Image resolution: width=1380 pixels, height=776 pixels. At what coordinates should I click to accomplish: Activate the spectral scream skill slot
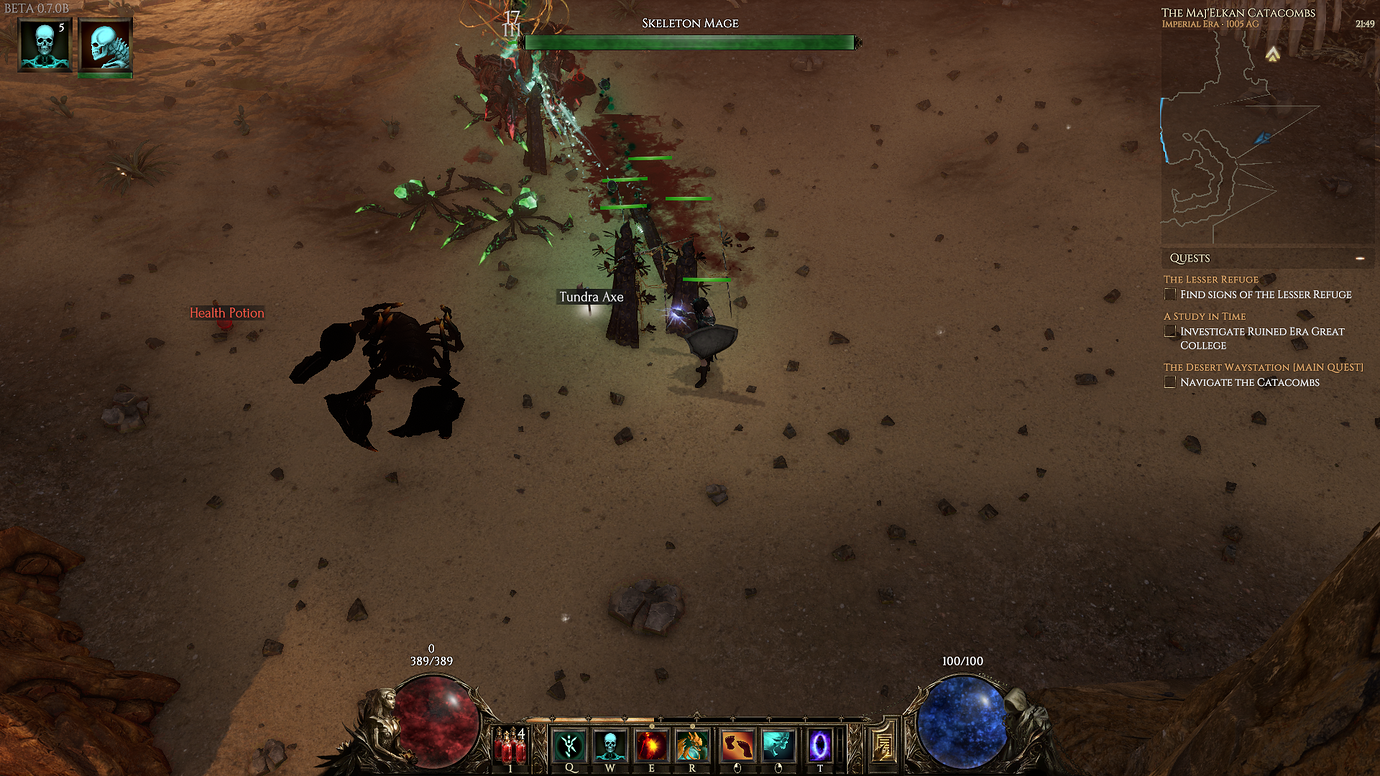point(777,745)
